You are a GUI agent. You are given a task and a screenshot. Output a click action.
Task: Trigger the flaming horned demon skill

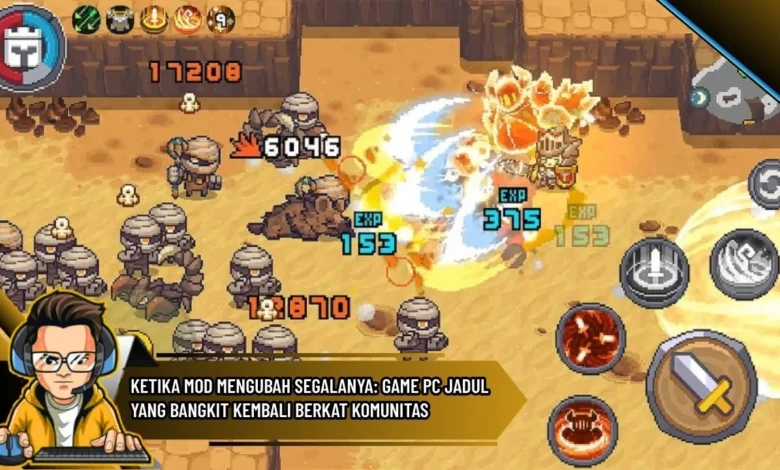(582, 430)
